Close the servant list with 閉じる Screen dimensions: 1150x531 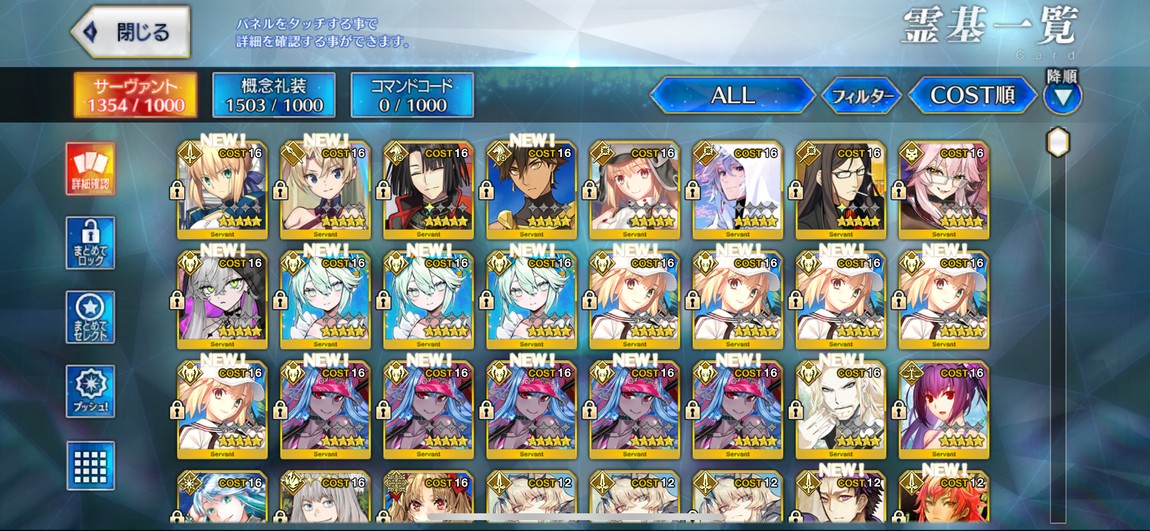point(131,32)
